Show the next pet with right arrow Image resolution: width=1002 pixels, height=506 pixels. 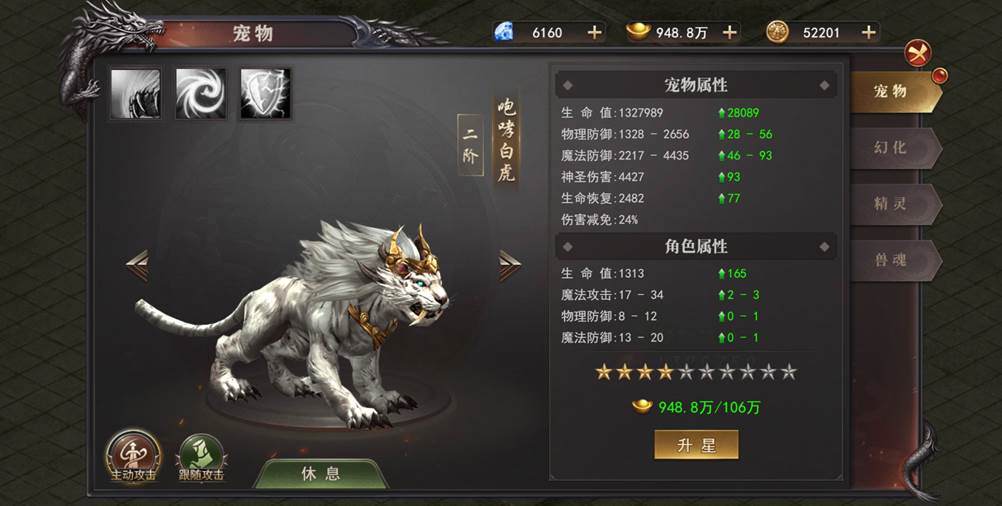pyautogui.click(x=509, y=264)
